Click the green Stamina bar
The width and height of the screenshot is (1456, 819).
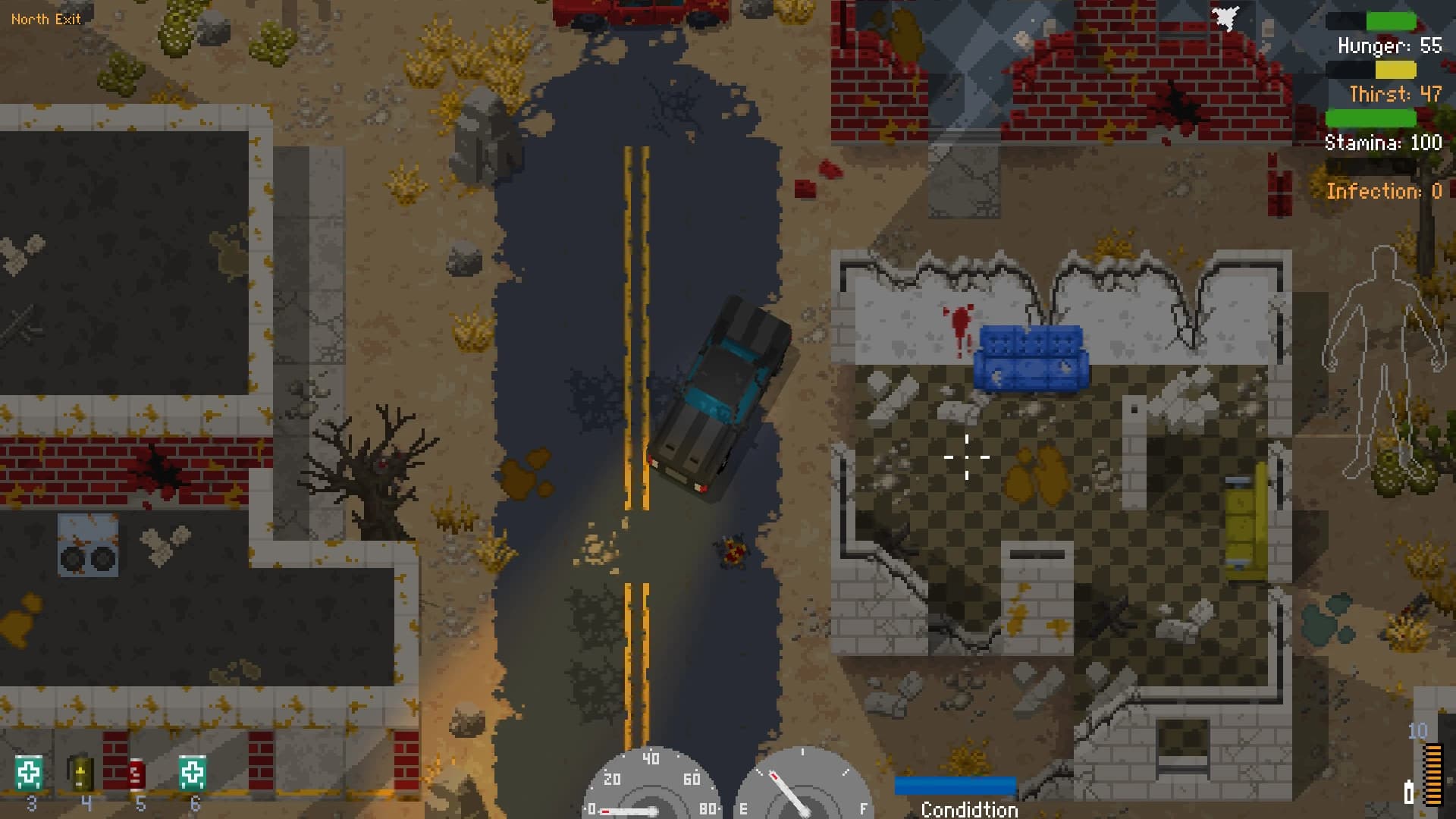(x=1371, y=116)
